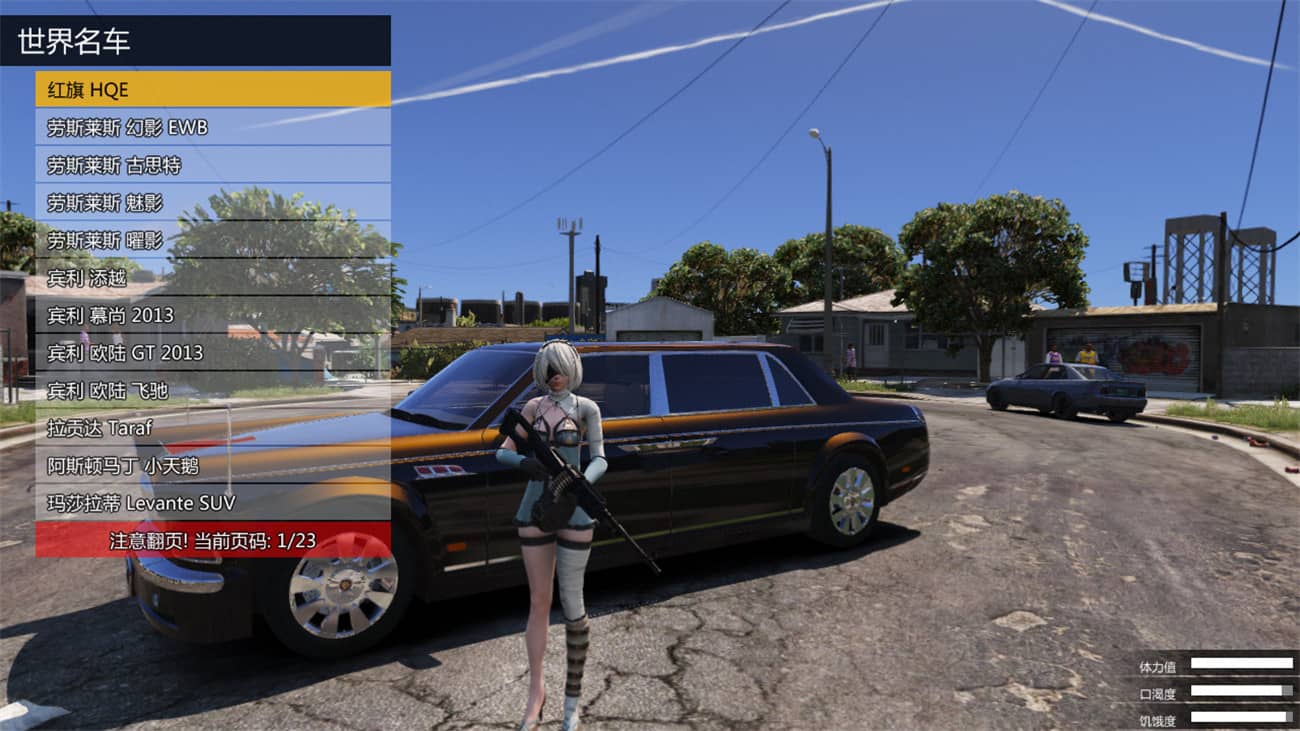Spawn the 劳斯莱斯 幻影 EWB vehicle

tap(200, 126)
